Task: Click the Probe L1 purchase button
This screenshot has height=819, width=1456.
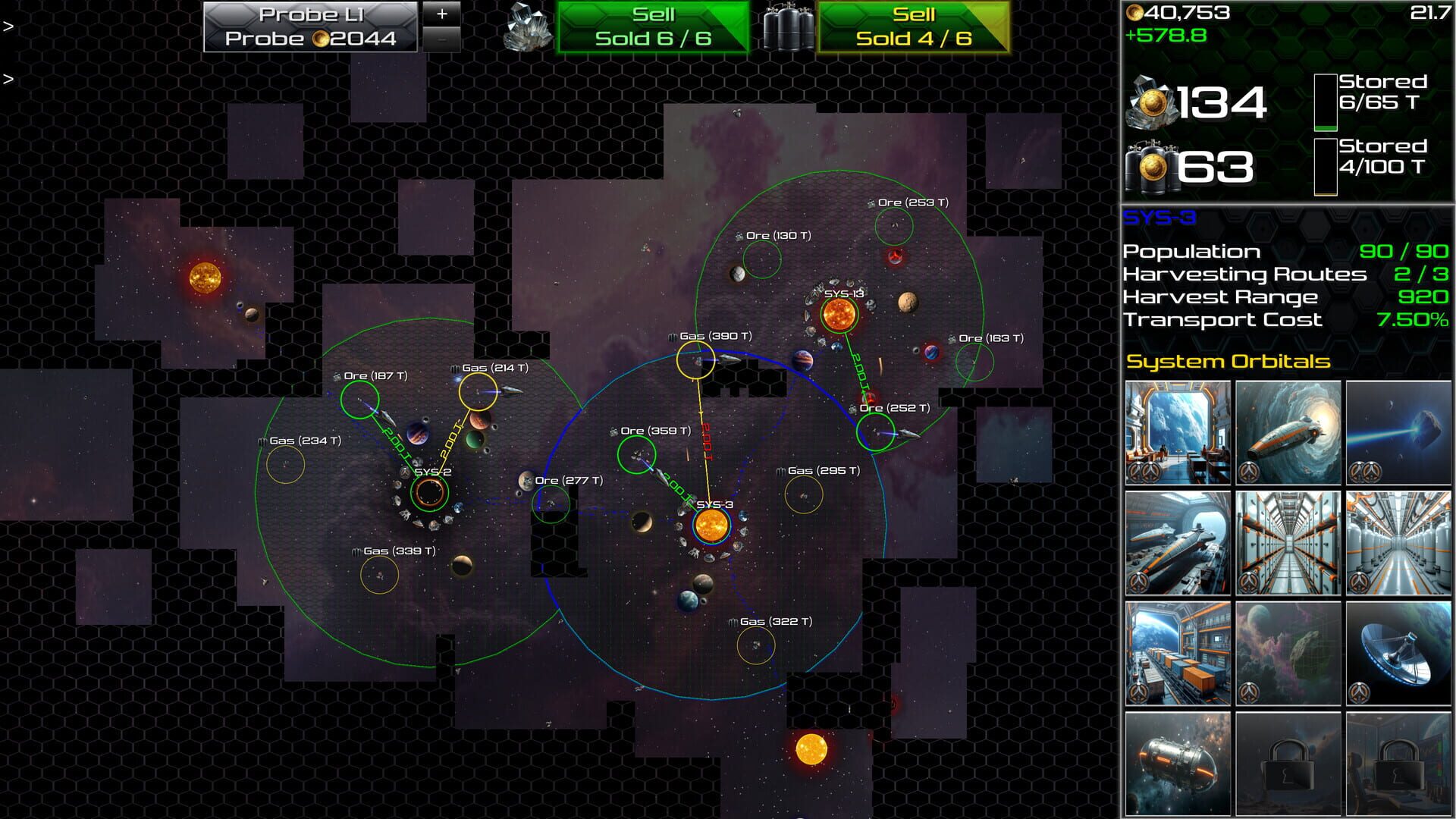Action: pyautogui.click(x=309, y=25)
